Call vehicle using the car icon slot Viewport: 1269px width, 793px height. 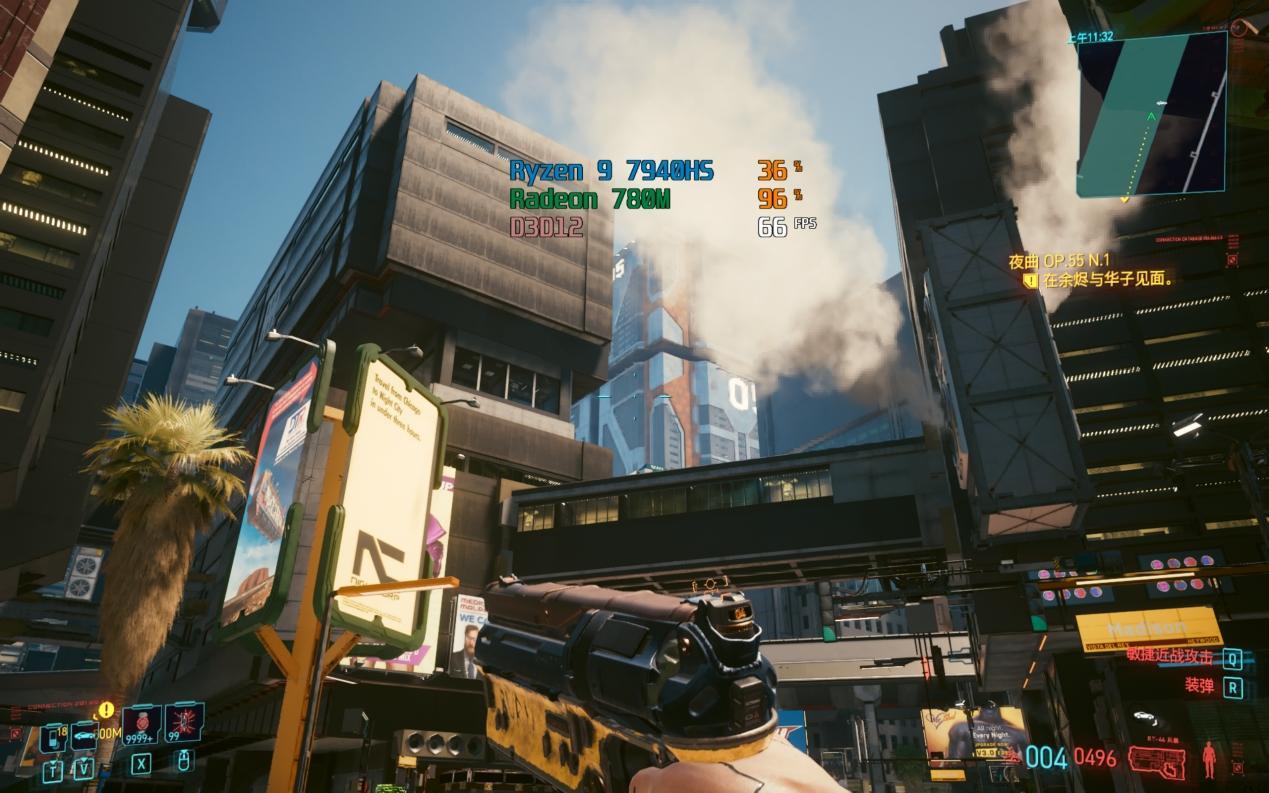pos(83,736)
